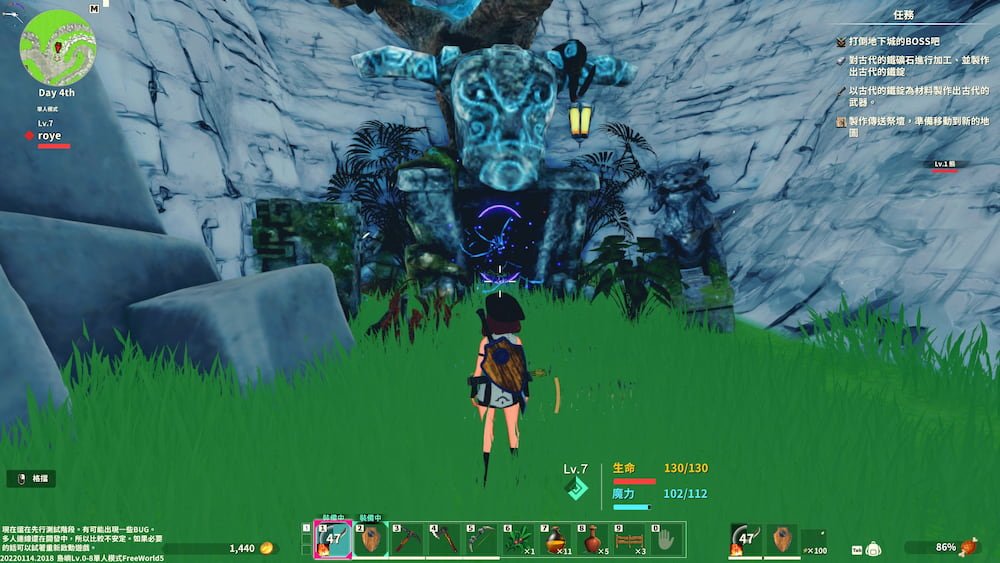Select the sickle in hotbar slot 1

332,541
